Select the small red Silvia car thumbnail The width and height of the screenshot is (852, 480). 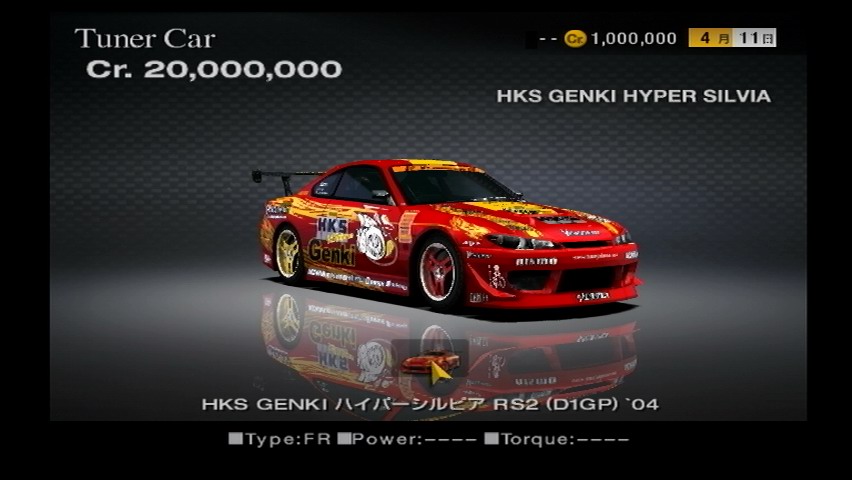pyautogui.click(x=428, y=361)
